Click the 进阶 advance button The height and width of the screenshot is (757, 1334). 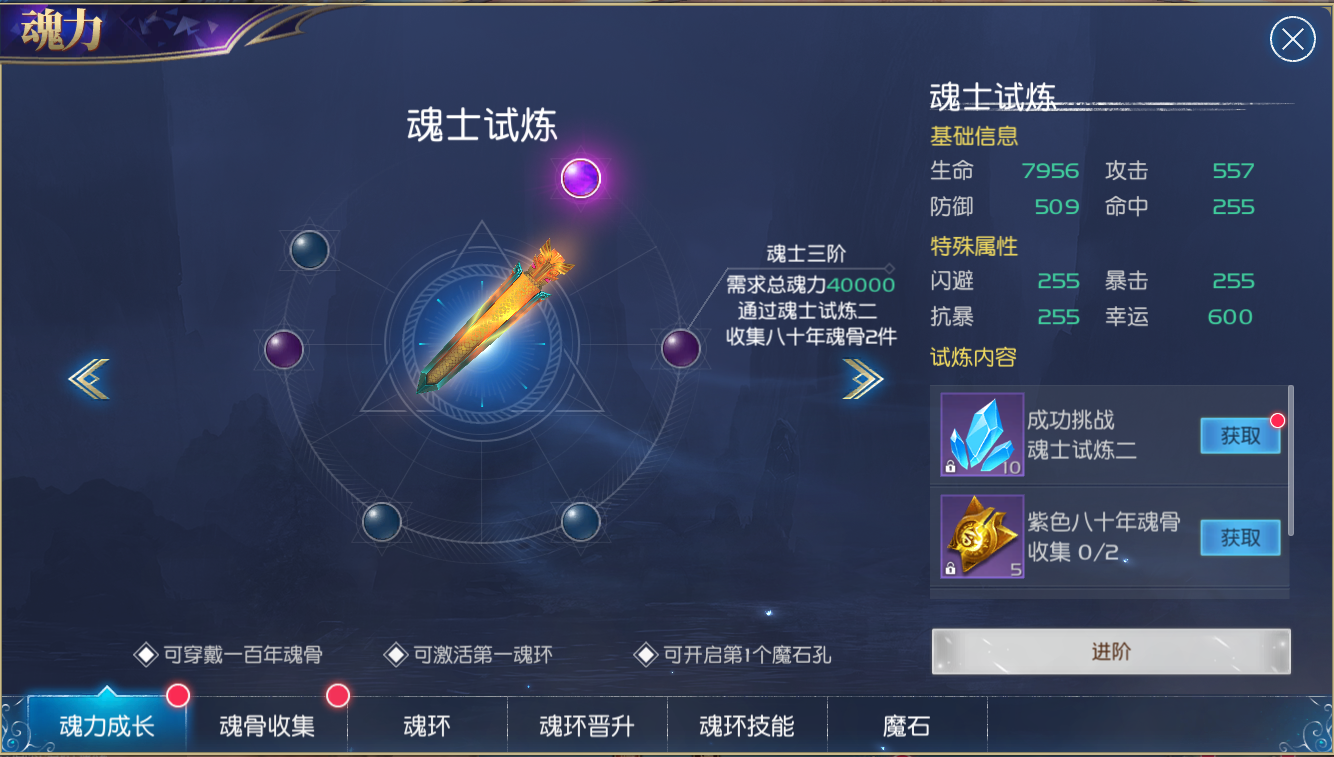(1111, 652)
